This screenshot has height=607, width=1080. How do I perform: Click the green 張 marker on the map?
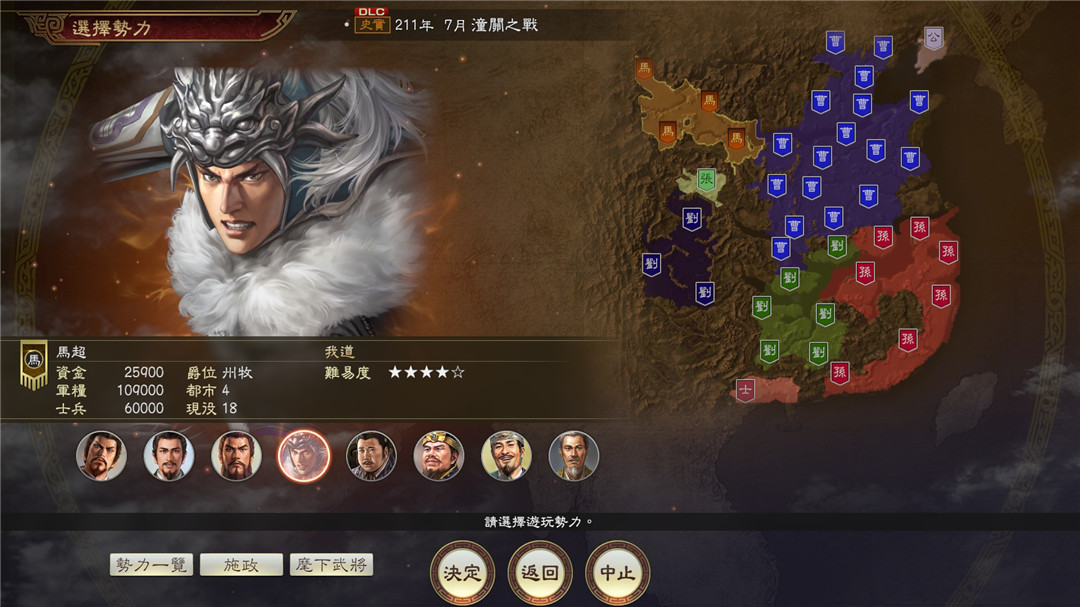[x=706, y=181]
